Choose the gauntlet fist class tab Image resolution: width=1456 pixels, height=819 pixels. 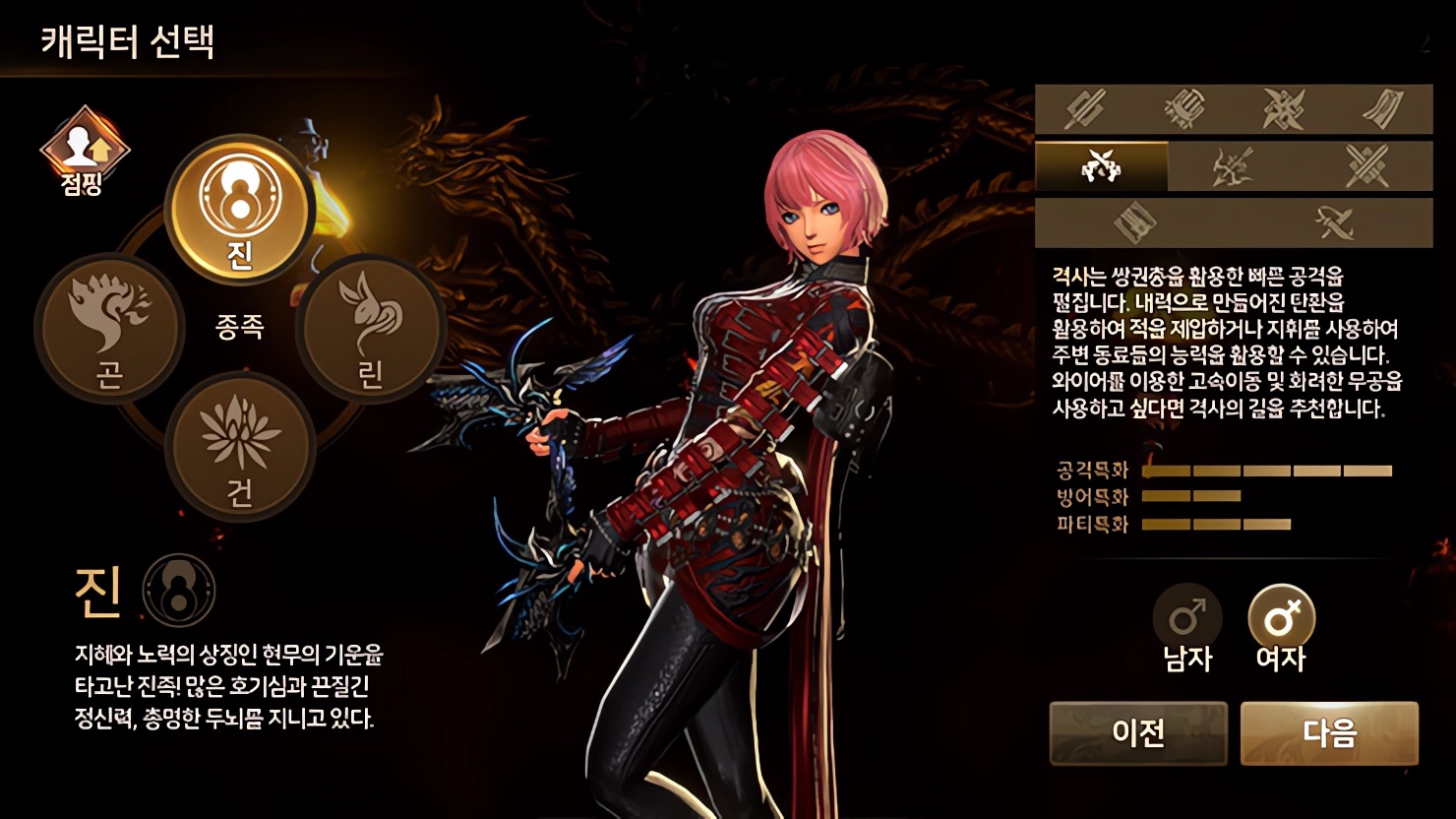[1183, 108]
